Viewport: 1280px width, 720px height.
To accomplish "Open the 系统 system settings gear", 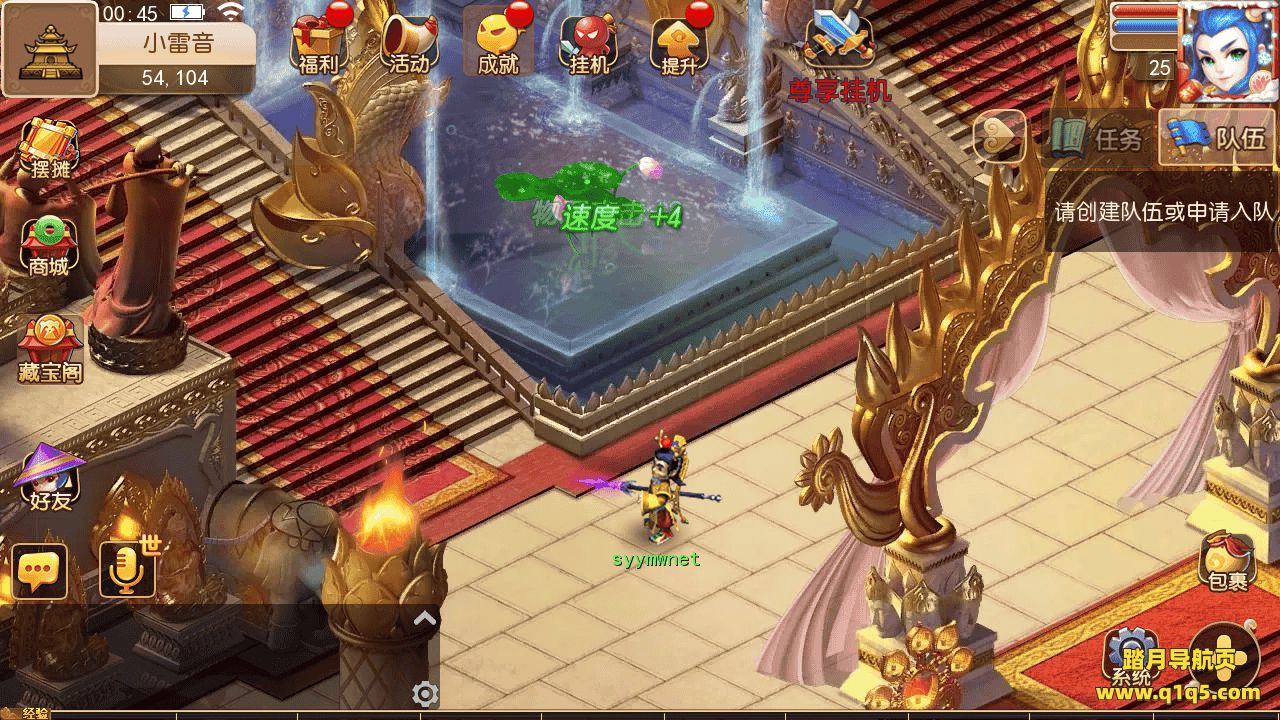I will 1131,655.
